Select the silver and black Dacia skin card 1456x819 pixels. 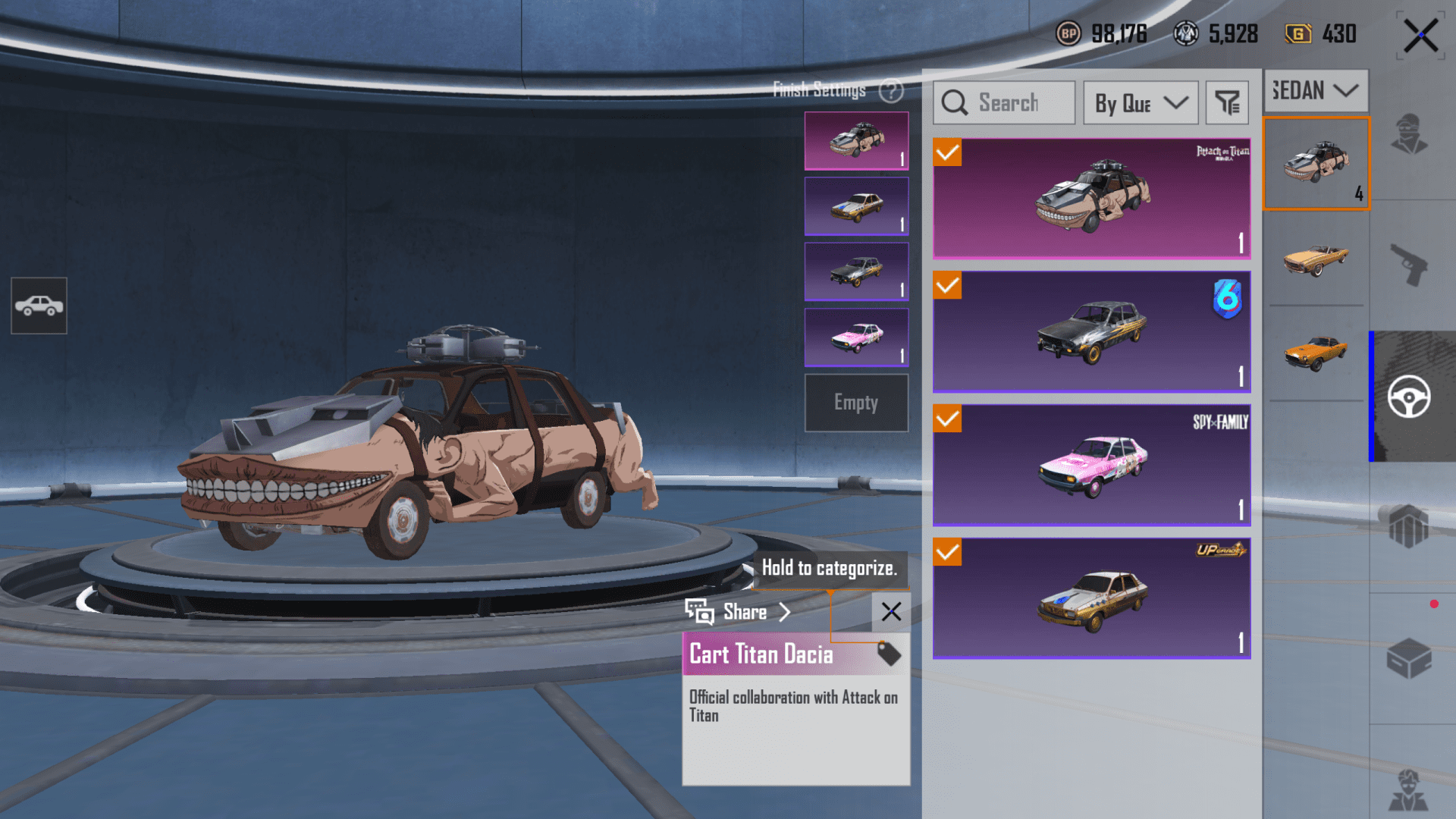[1091, 331]
